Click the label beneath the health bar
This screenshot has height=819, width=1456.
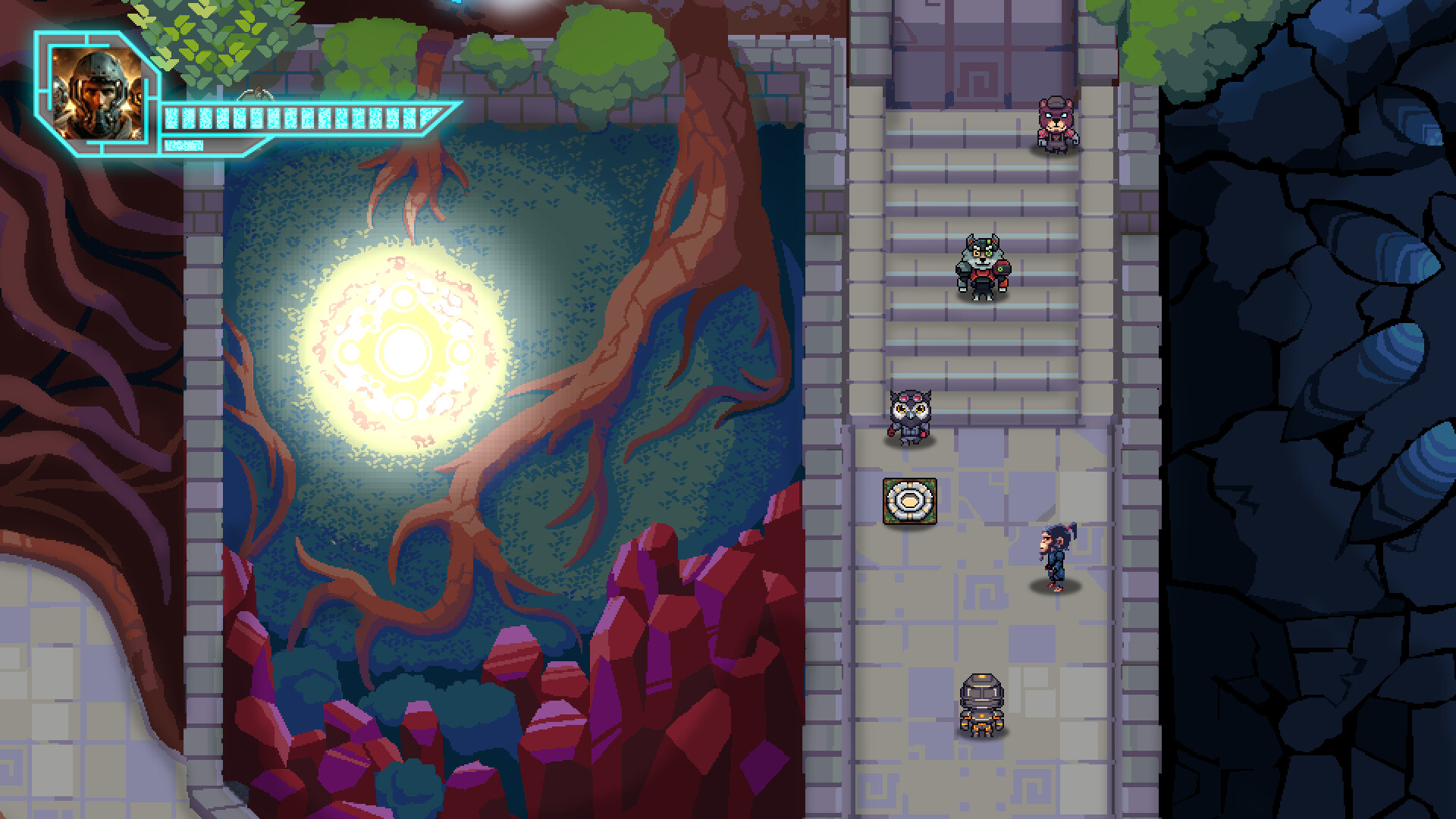(184, 144)
